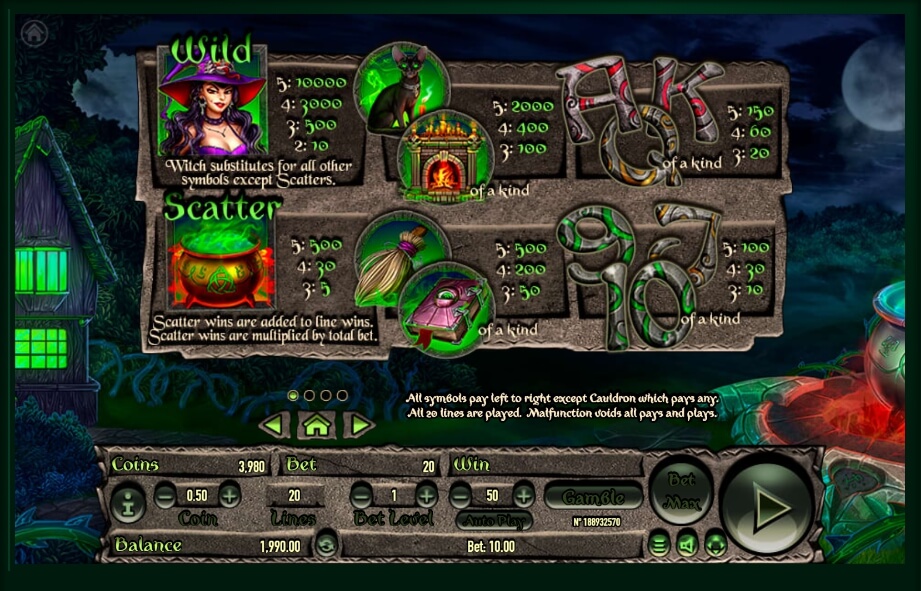Select the Lines value field

pos(294,495)
